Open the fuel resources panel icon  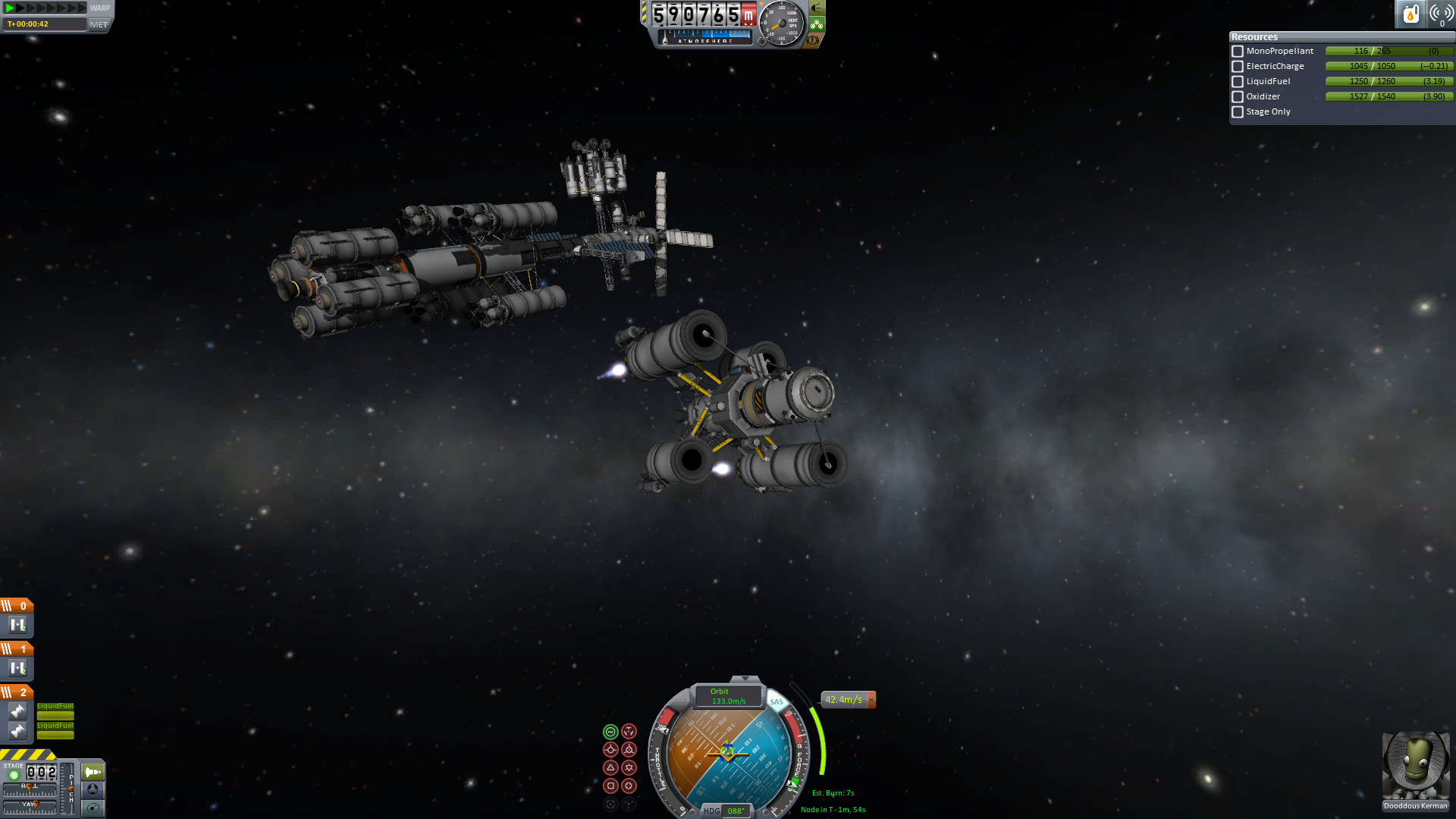(1410, 14)
